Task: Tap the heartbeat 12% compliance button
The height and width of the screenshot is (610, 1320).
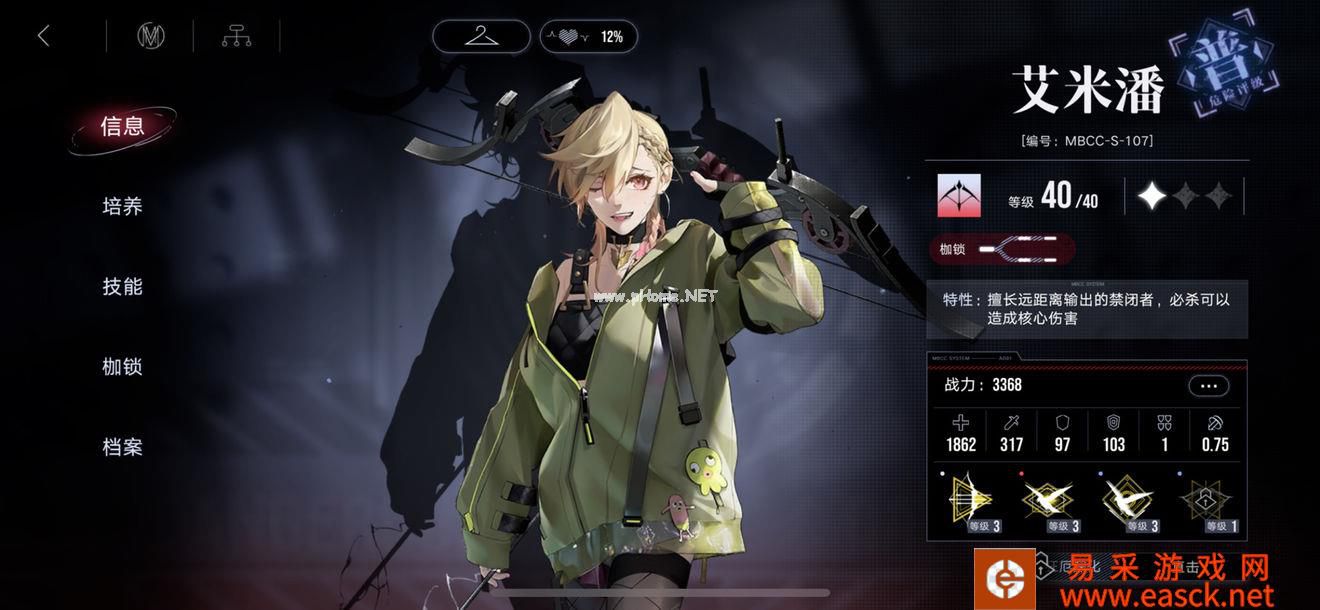Action: click(588, 37)
